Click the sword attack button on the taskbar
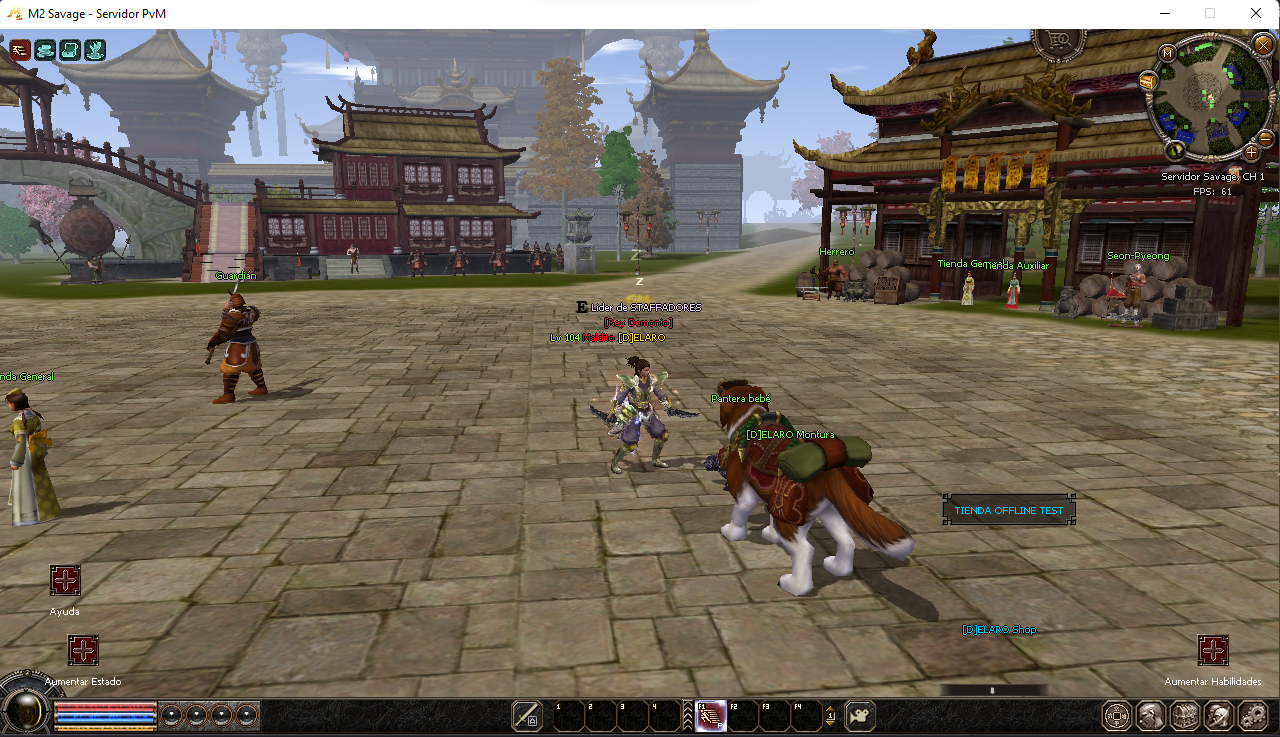Viewport: 1280px width, 737px height. tap(527, 716)
